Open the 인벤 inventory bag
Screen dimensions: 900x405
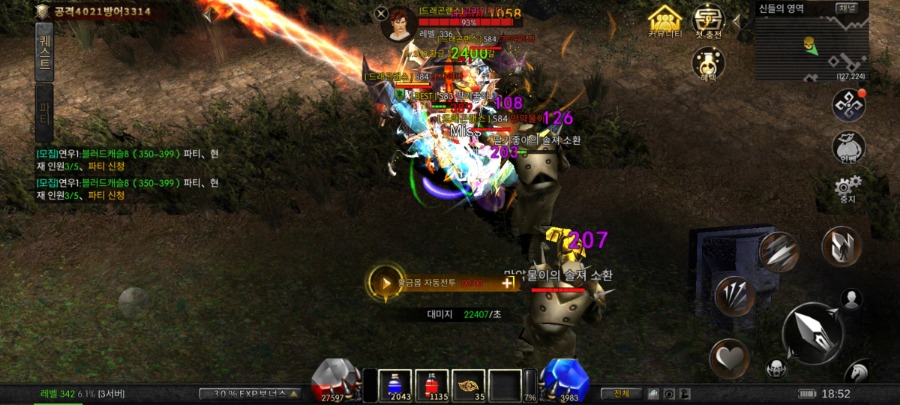coord(848,147)
